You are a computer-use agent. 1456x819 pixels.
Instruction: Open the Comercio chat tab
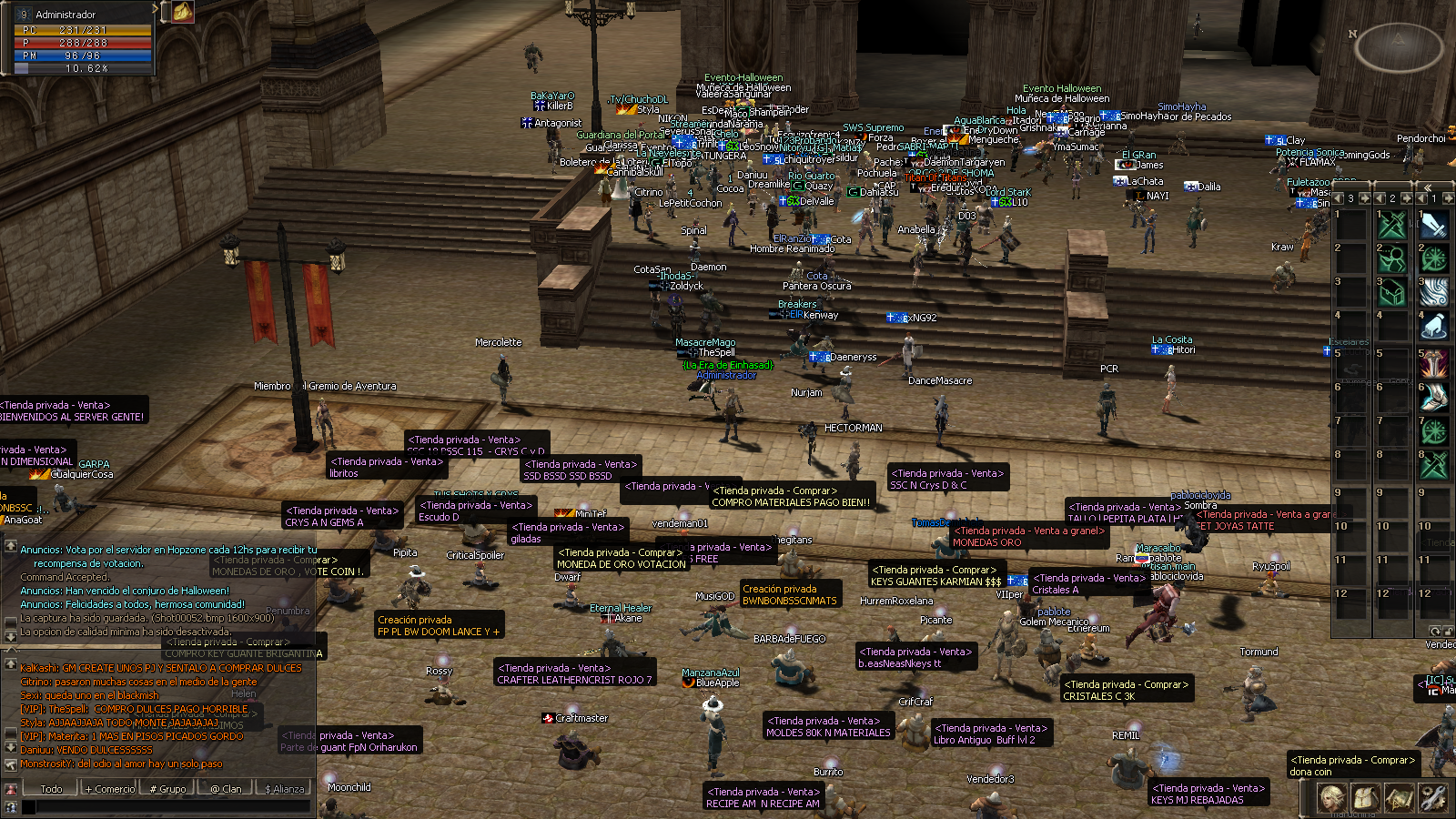pos(109,788)
